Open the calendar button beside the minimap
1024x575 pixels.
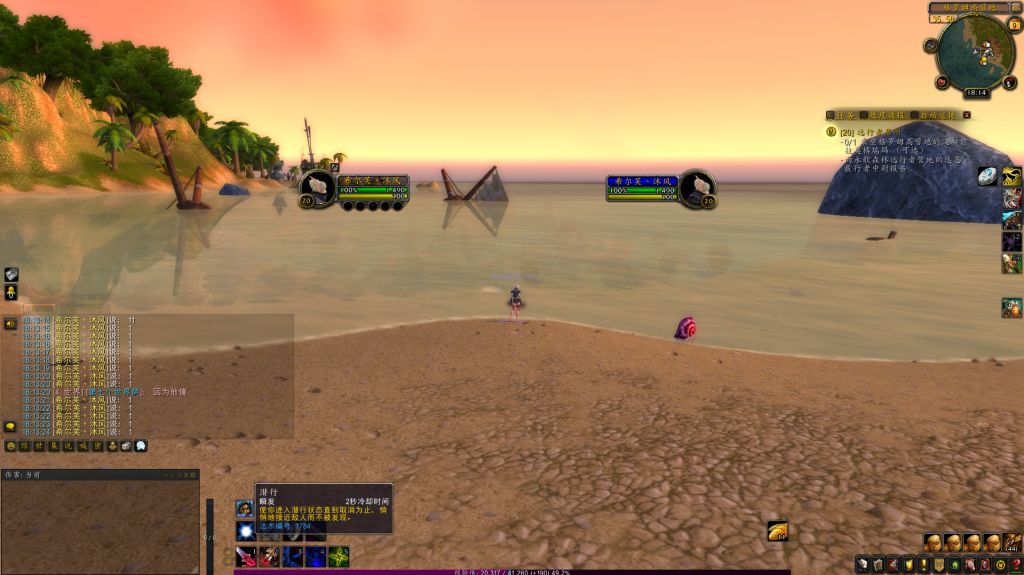coord(1014,24)
